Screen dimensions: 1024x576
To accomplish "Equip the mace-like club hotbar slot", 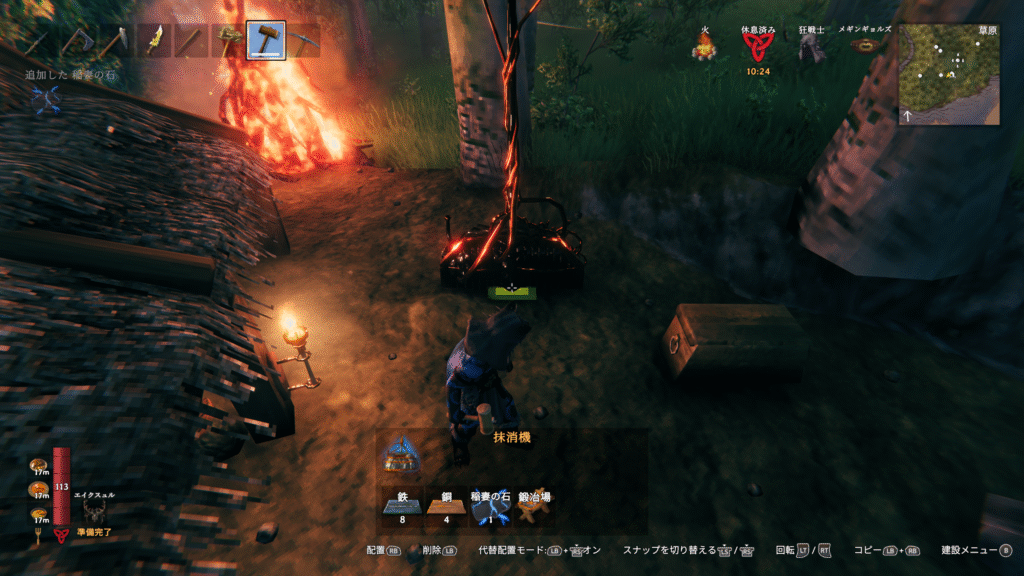I will point(228,41).
